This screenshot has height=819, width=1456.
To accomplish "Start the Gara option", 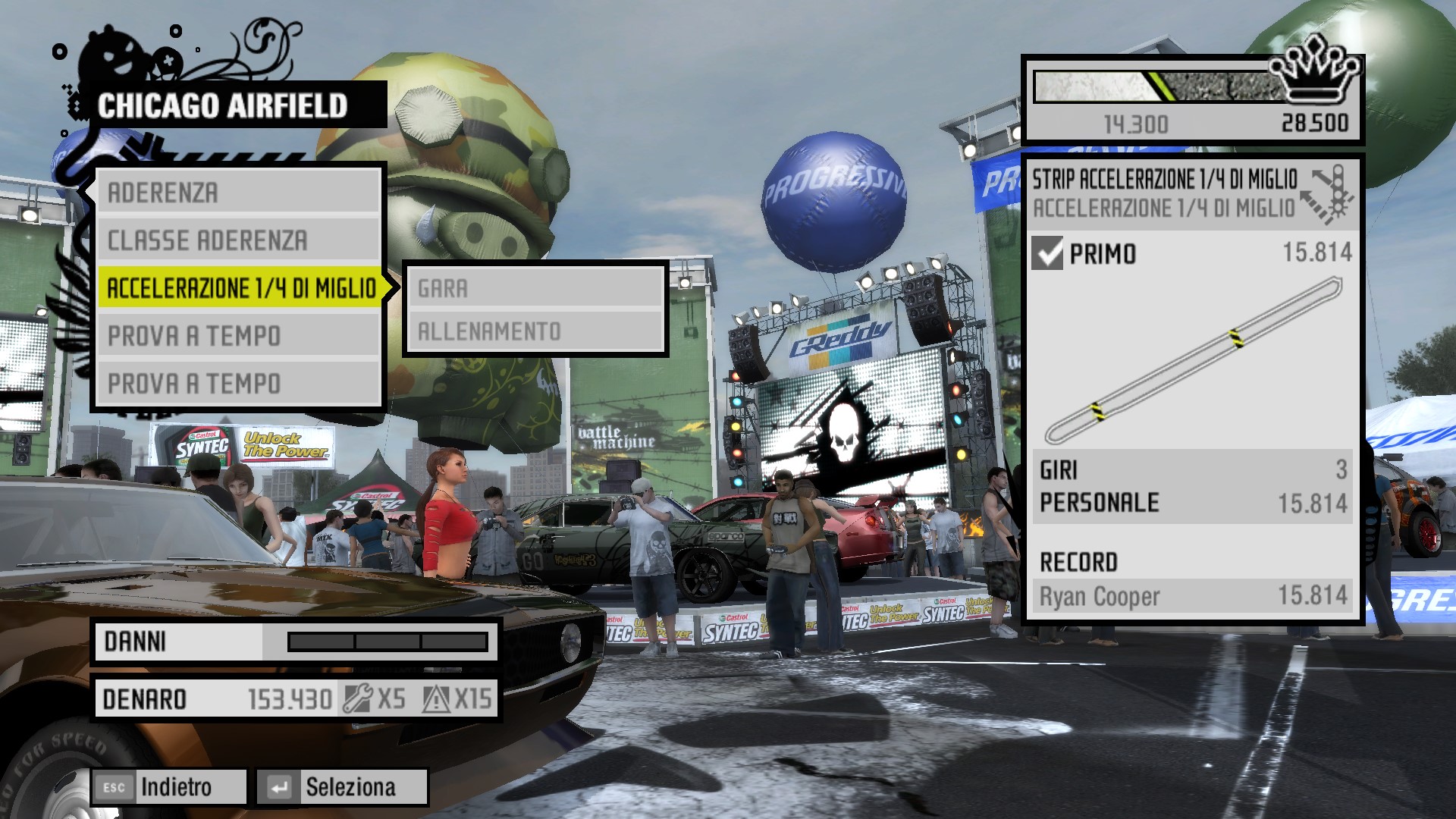I will pos(535,288).
